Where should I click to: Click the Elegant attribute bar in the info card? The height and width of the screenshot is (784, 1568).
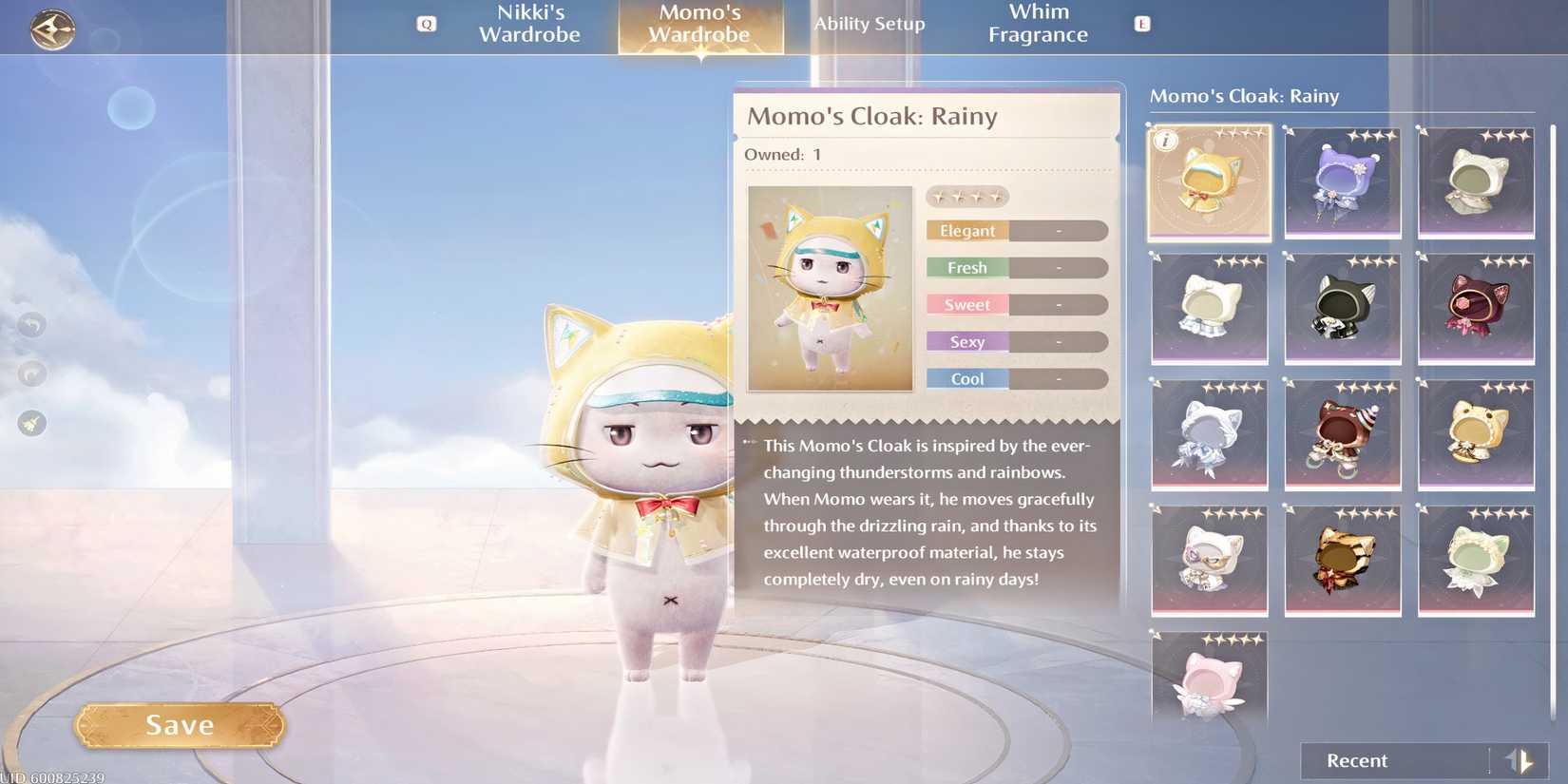1016,230
